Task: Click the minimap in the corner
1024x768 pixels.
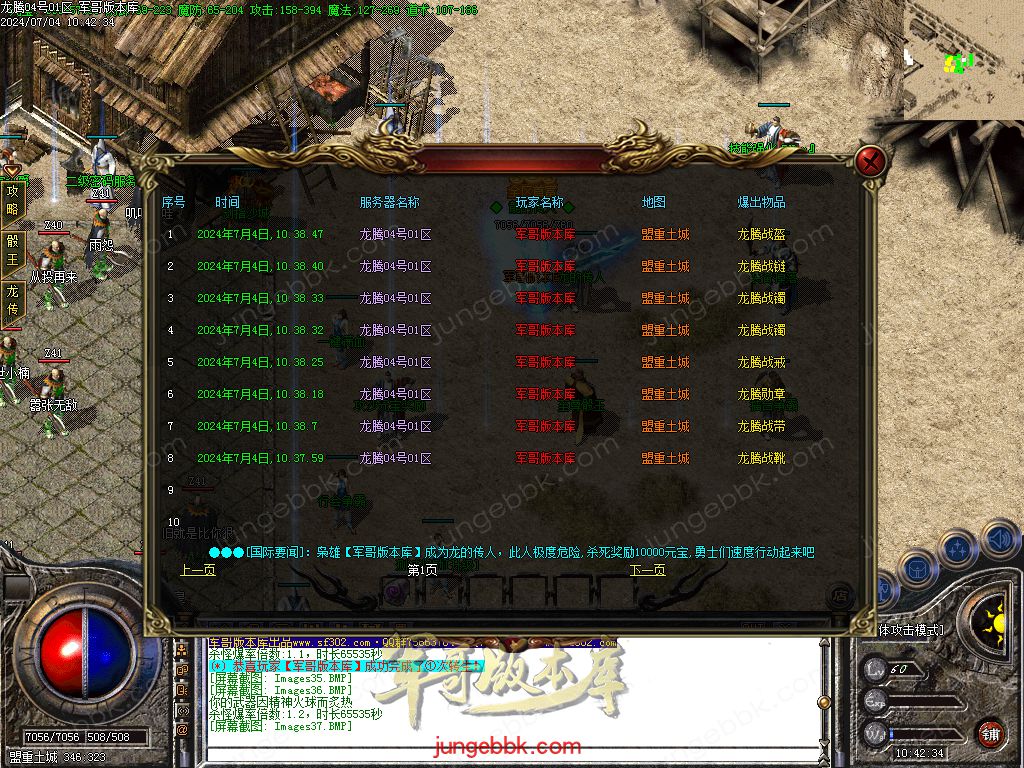Action: [x=963, y=60]
